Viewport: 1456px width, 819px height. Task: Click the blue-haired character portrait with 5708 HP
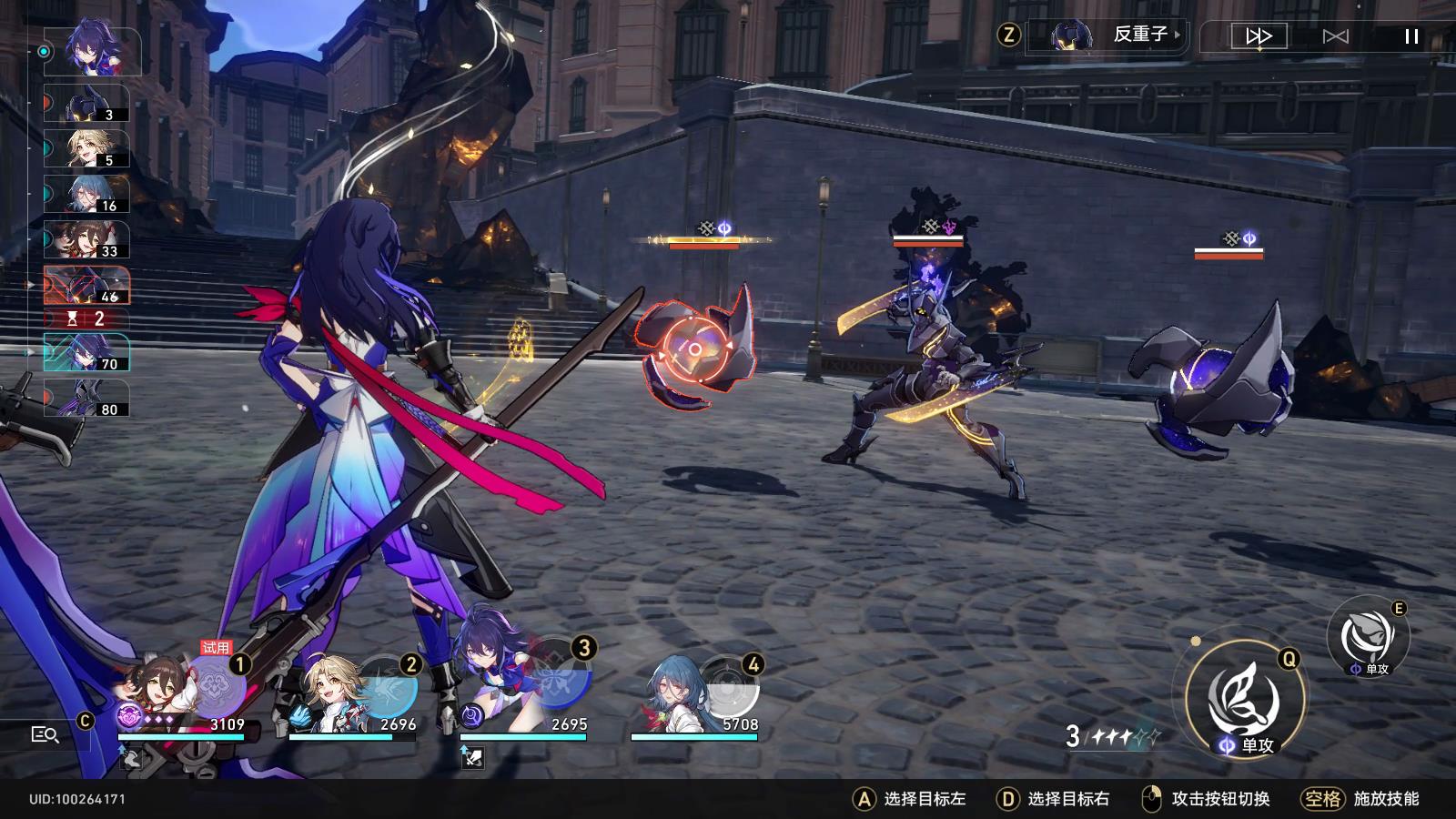click(678, 693)
